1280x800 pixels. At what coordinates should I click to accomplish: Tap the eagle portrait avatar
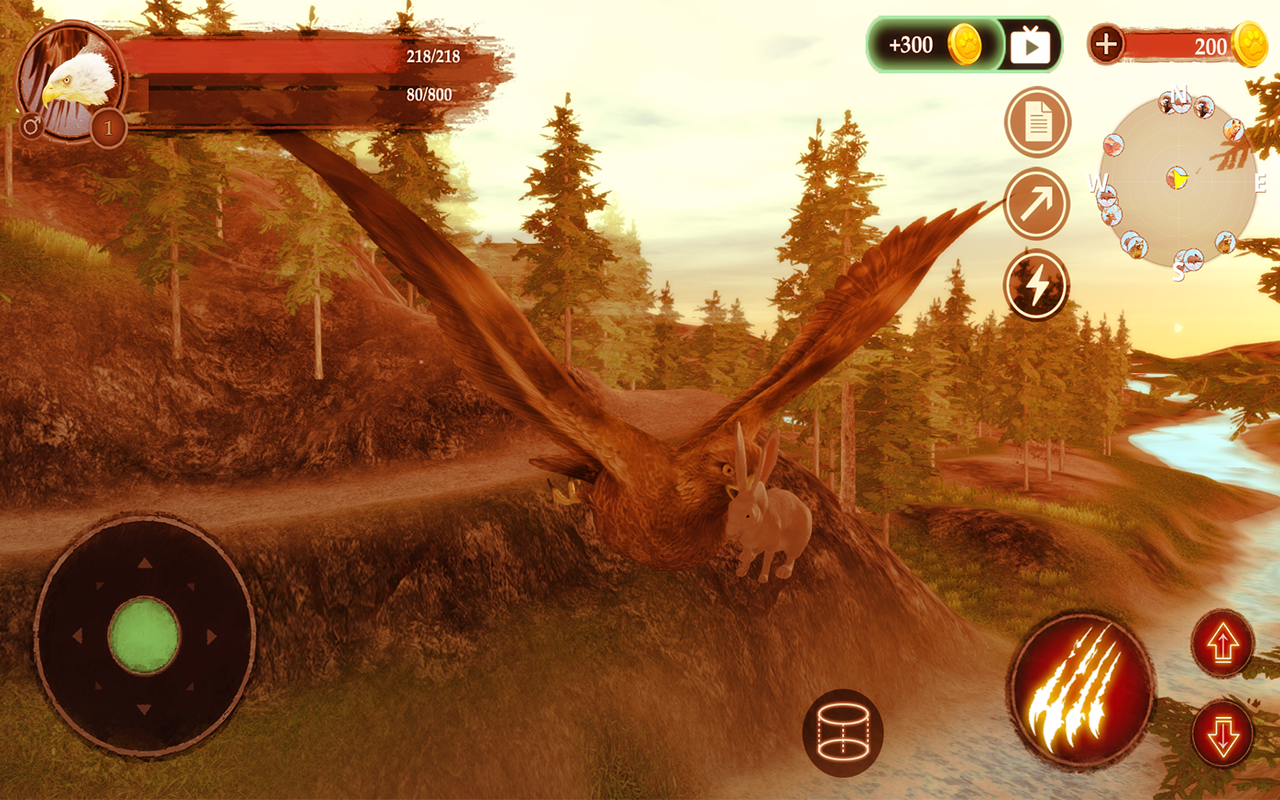(x=72, y=80)
